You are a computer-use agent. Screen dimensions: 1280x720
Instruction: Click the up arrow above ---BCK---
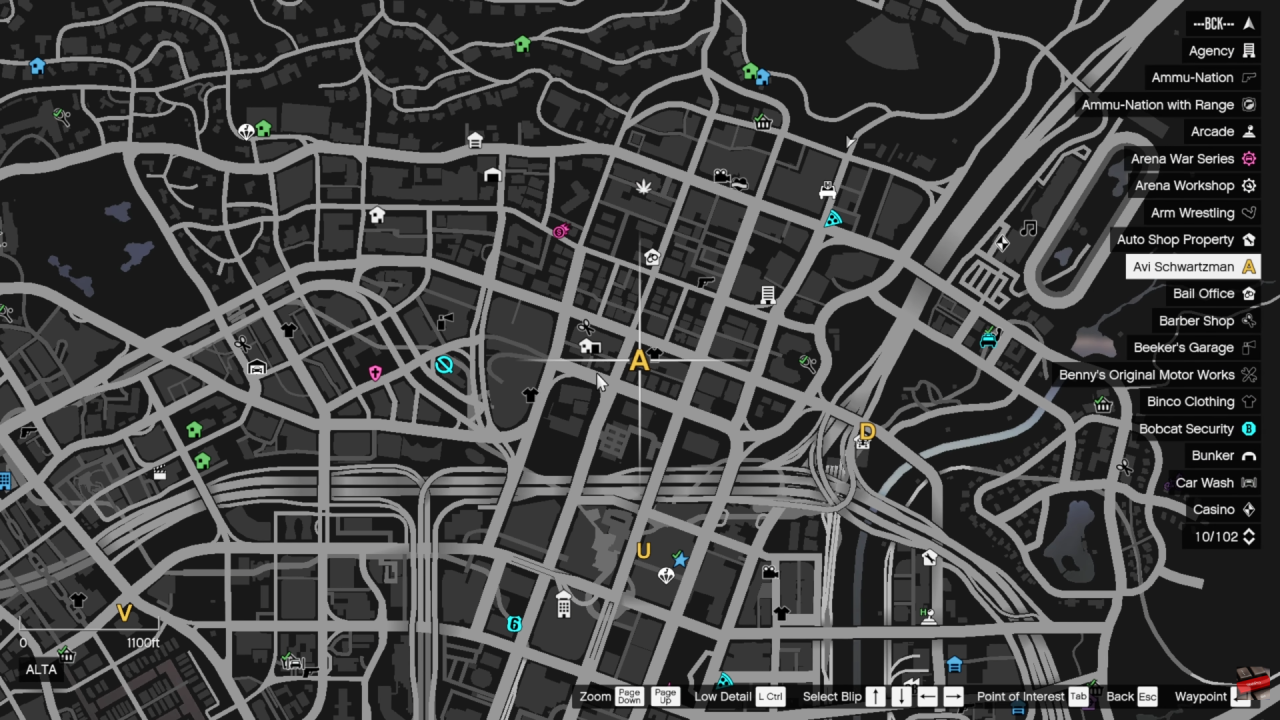coord(1248,23)
